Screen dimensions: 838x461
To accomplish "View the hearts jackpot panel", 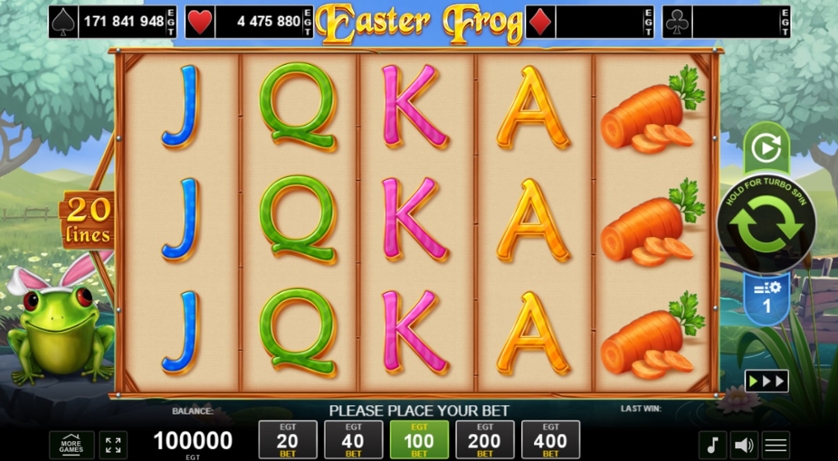I will coord(258,21).
